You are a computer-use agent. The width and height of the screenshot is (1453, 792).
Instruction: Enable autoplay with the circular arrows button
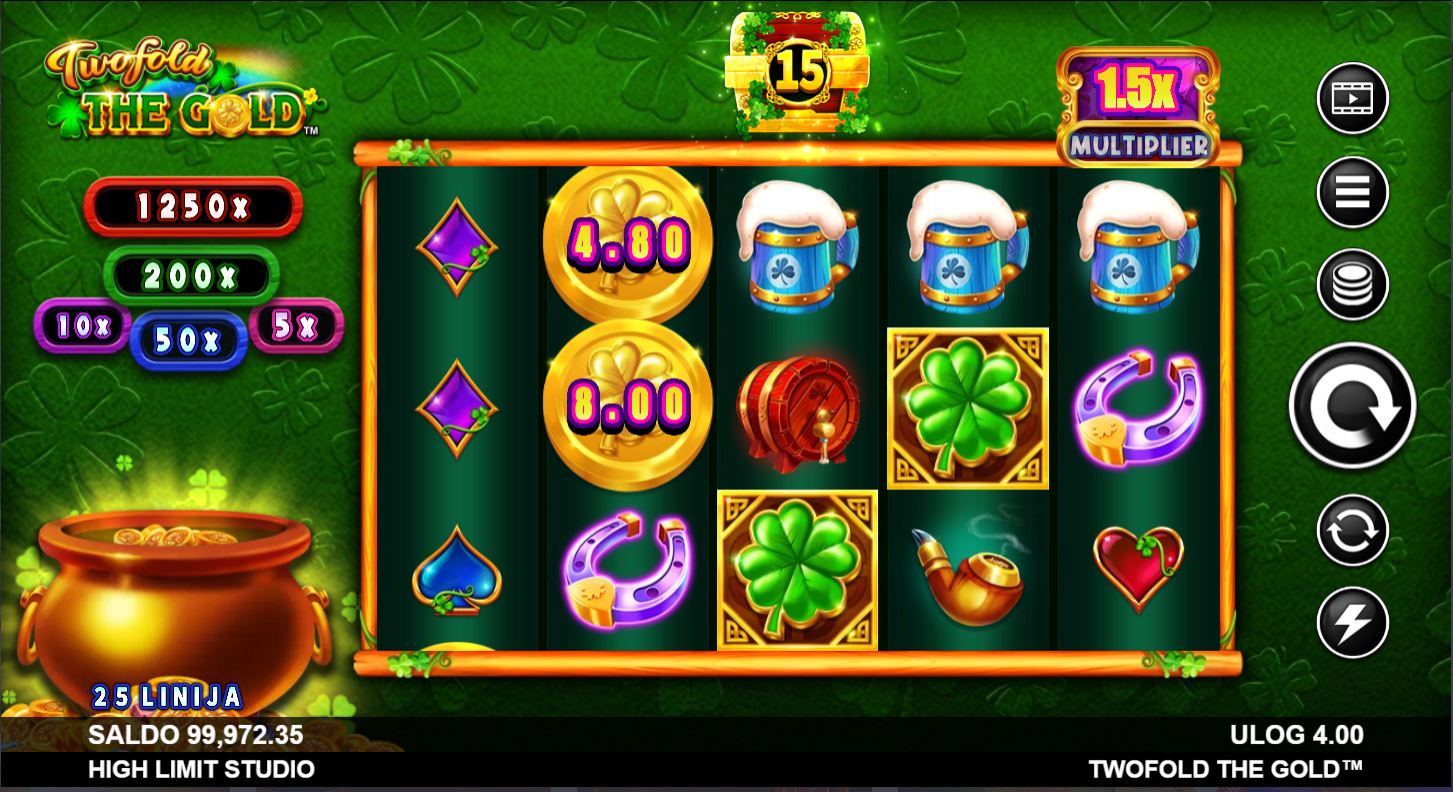1352,530
